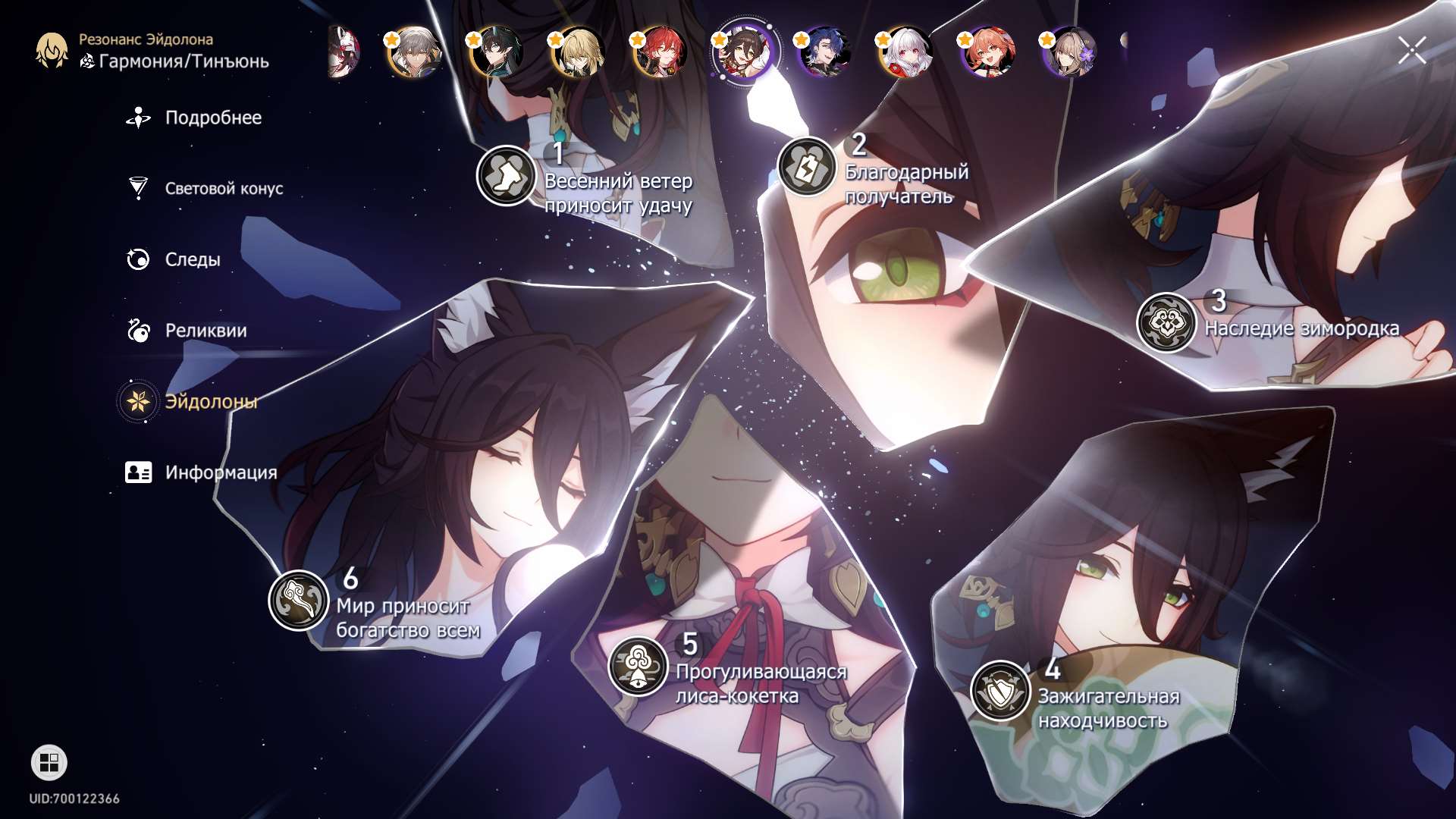Image resolution: width=1456 pixels, height=819 pixels.
Task: Inspect eidolon 6 Мир приносит богатство всем
Action: 299,600
